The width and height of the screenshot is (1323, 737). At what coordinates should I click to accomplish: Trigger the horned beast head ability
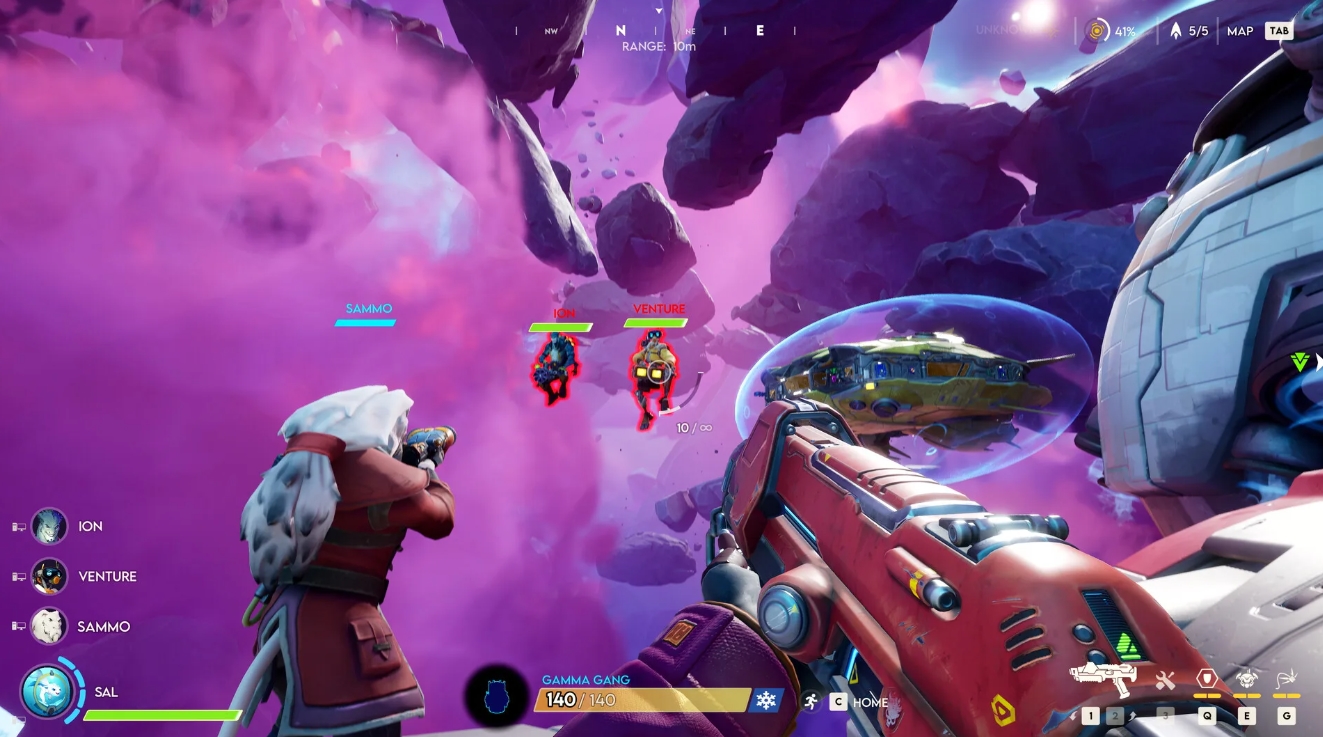1246,678
